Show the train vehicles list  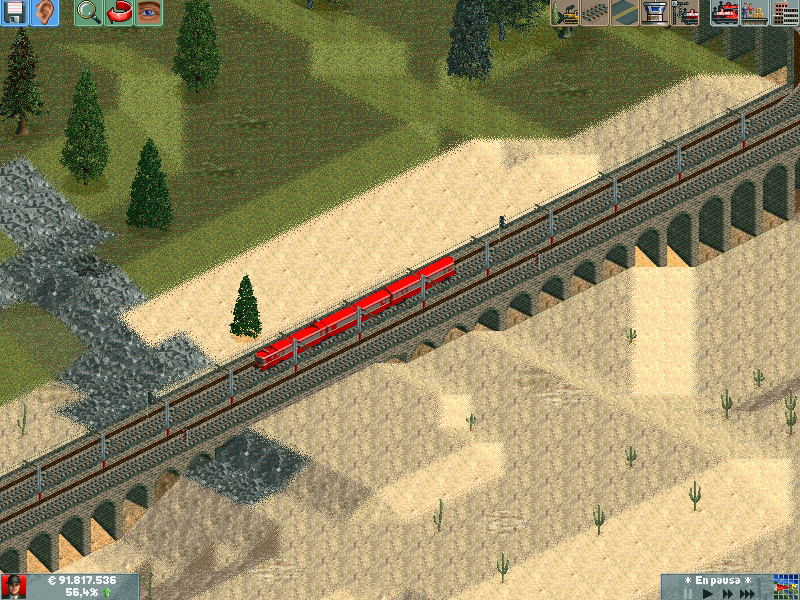(725, 13)
